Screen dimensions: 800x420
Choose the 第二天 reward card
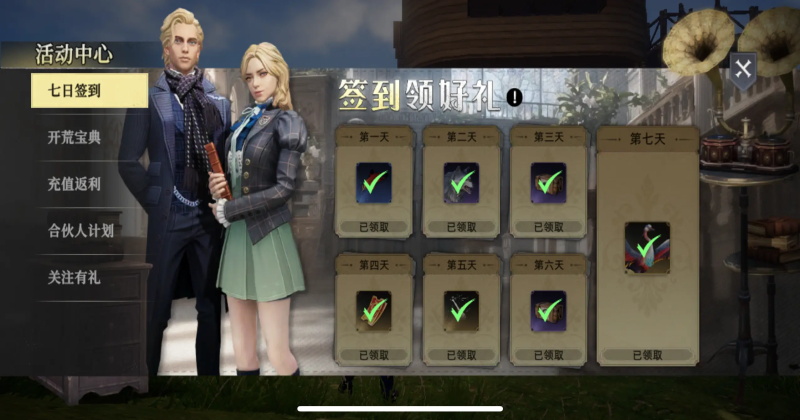pos(461,181)
